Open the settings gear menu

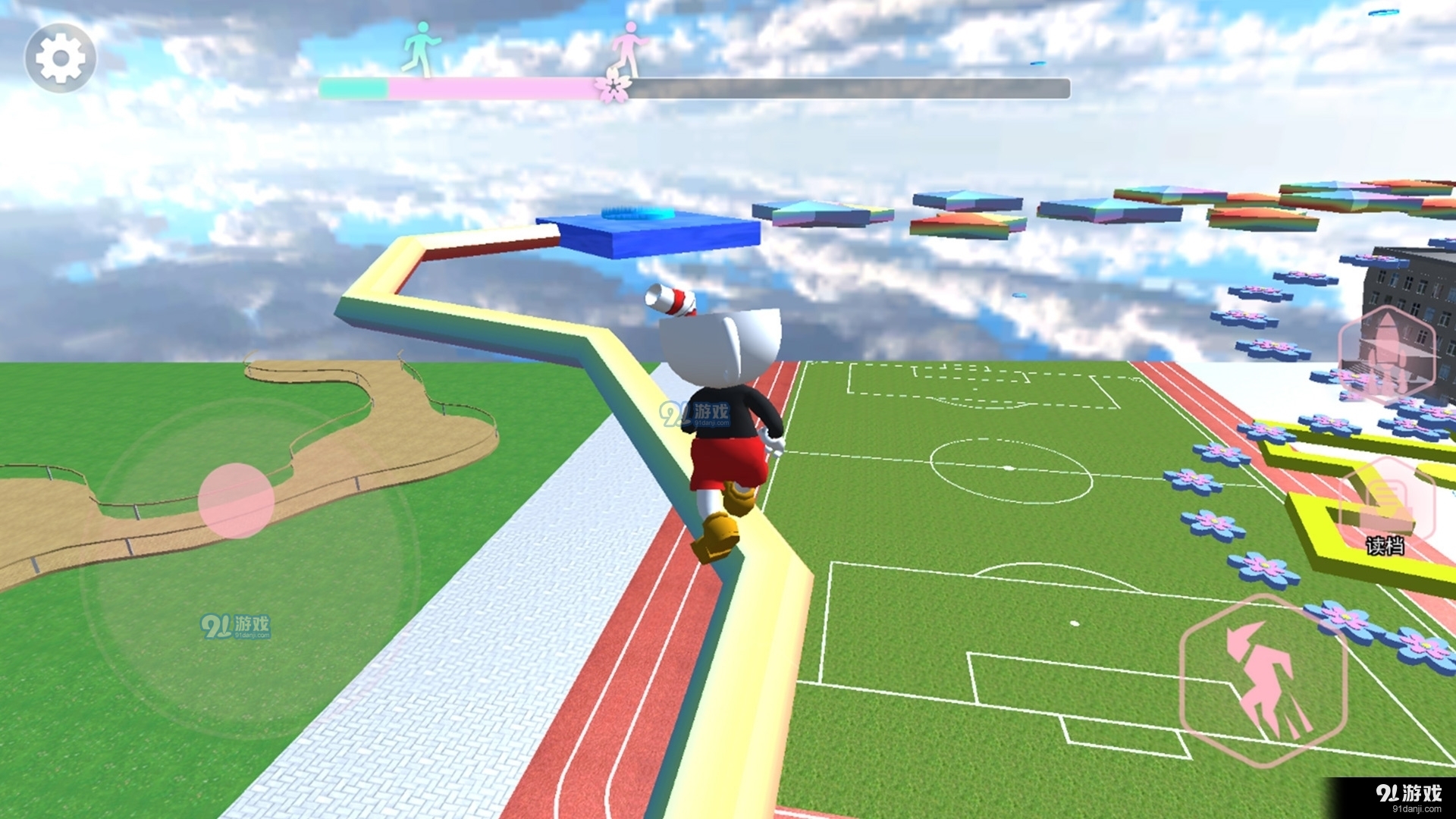pos(60,58)
